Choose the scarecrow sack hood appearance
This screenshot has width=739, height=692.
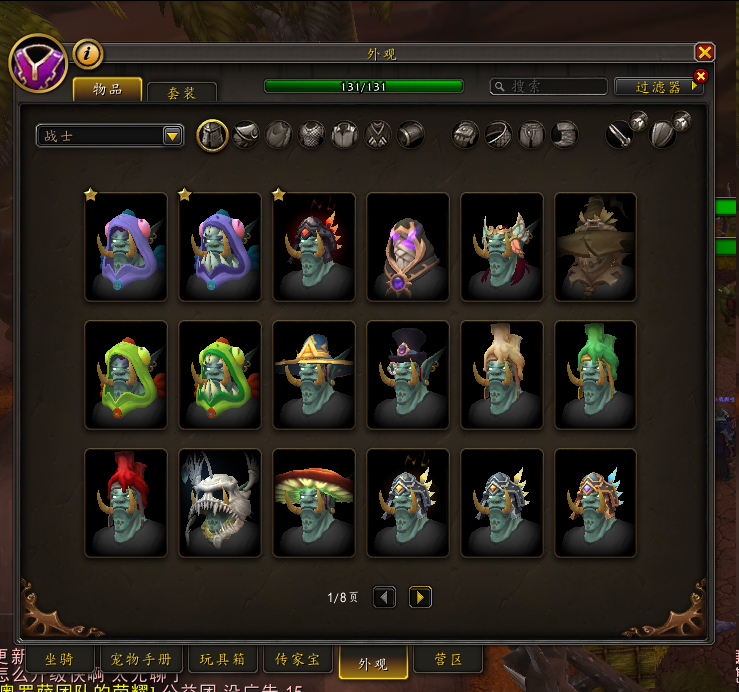click(x=596, y=247)
